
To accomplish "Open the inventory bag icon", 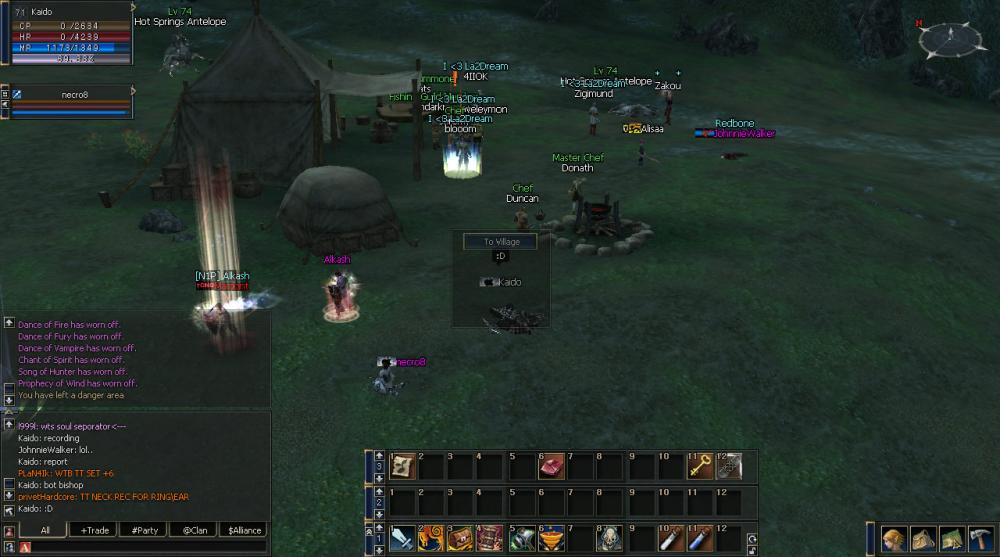I will tap(923, 540).
